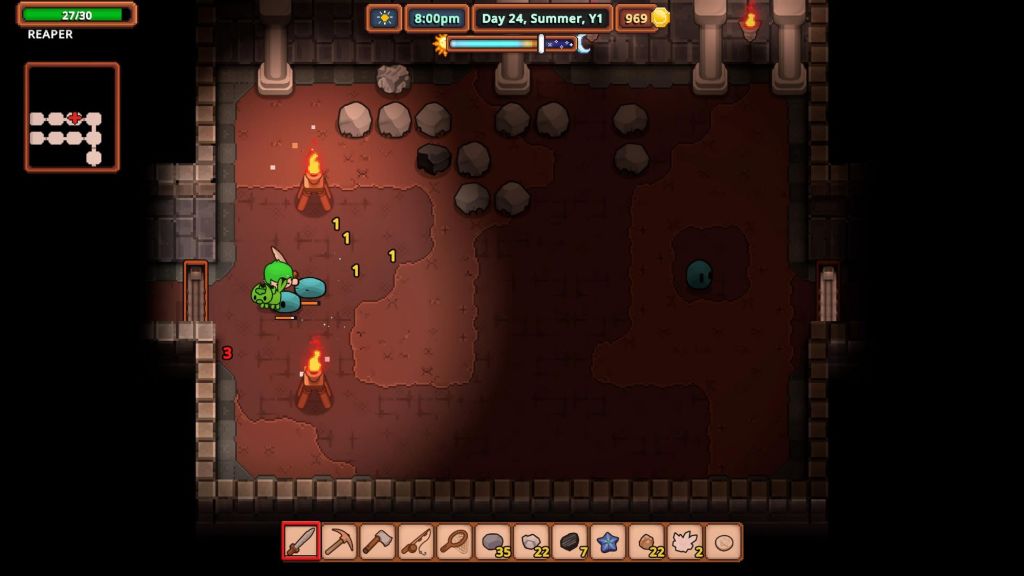1024x576 pixels.
Task: Click the sunny weather icon
Action: click(384, 18)
